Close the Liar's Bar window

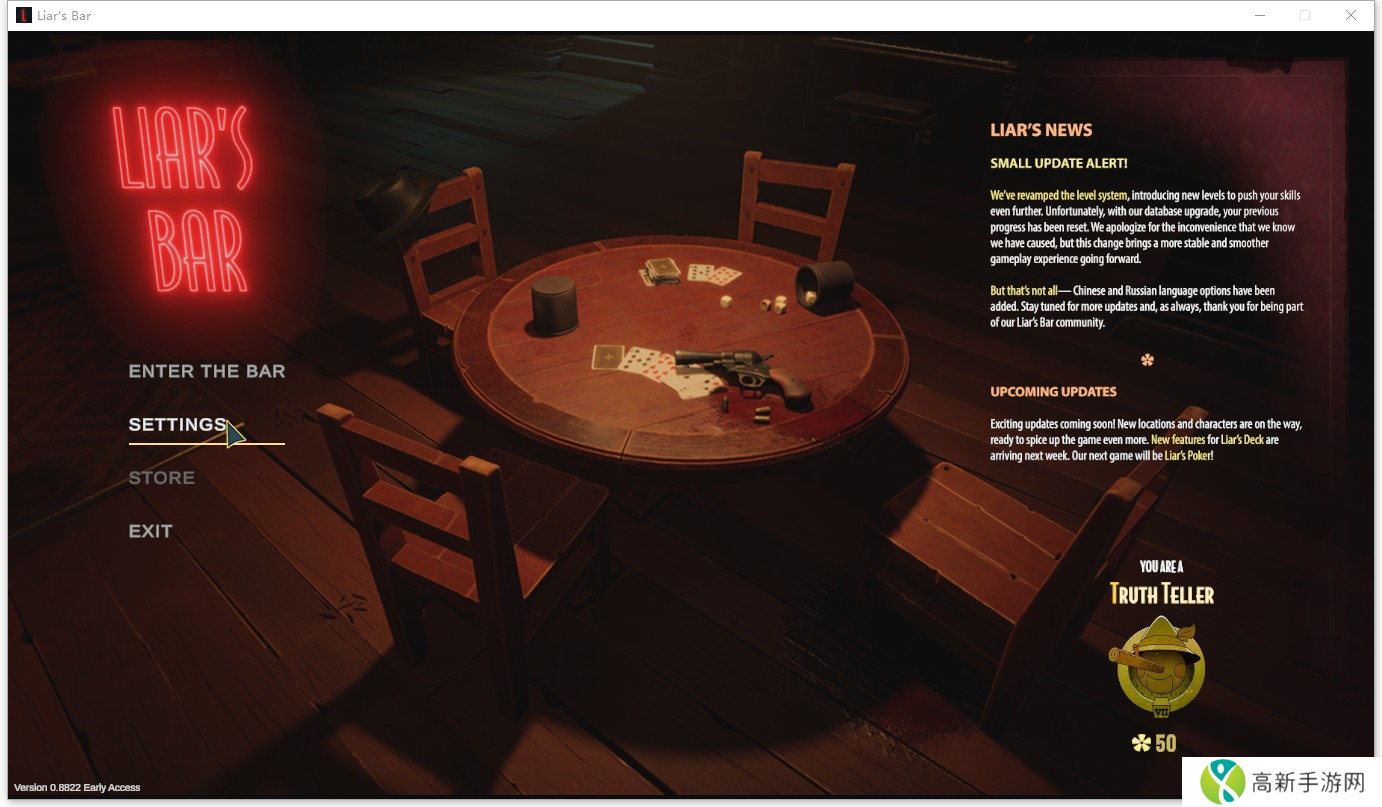(1350, 15)
